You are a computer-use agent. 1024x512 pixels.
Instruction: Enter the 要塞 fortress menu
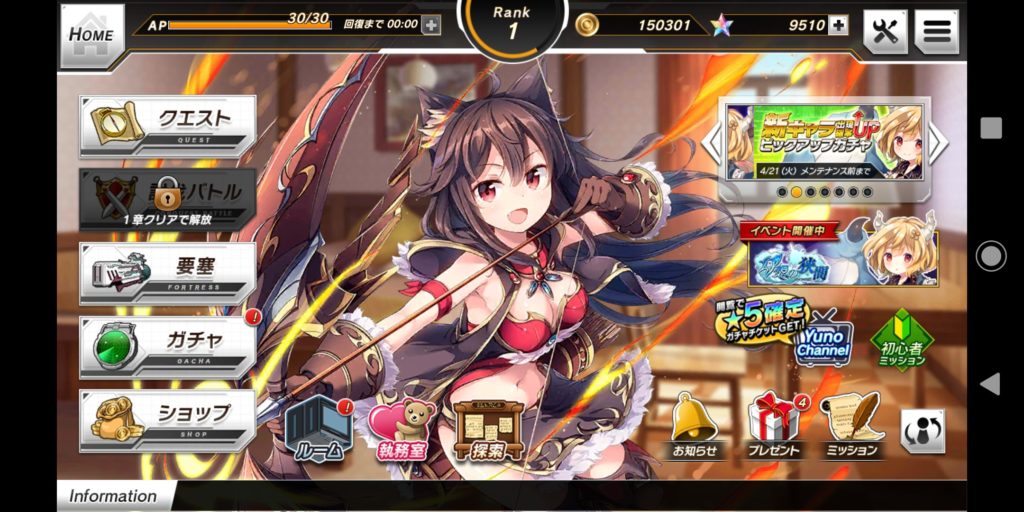click(x=168, y=271)
